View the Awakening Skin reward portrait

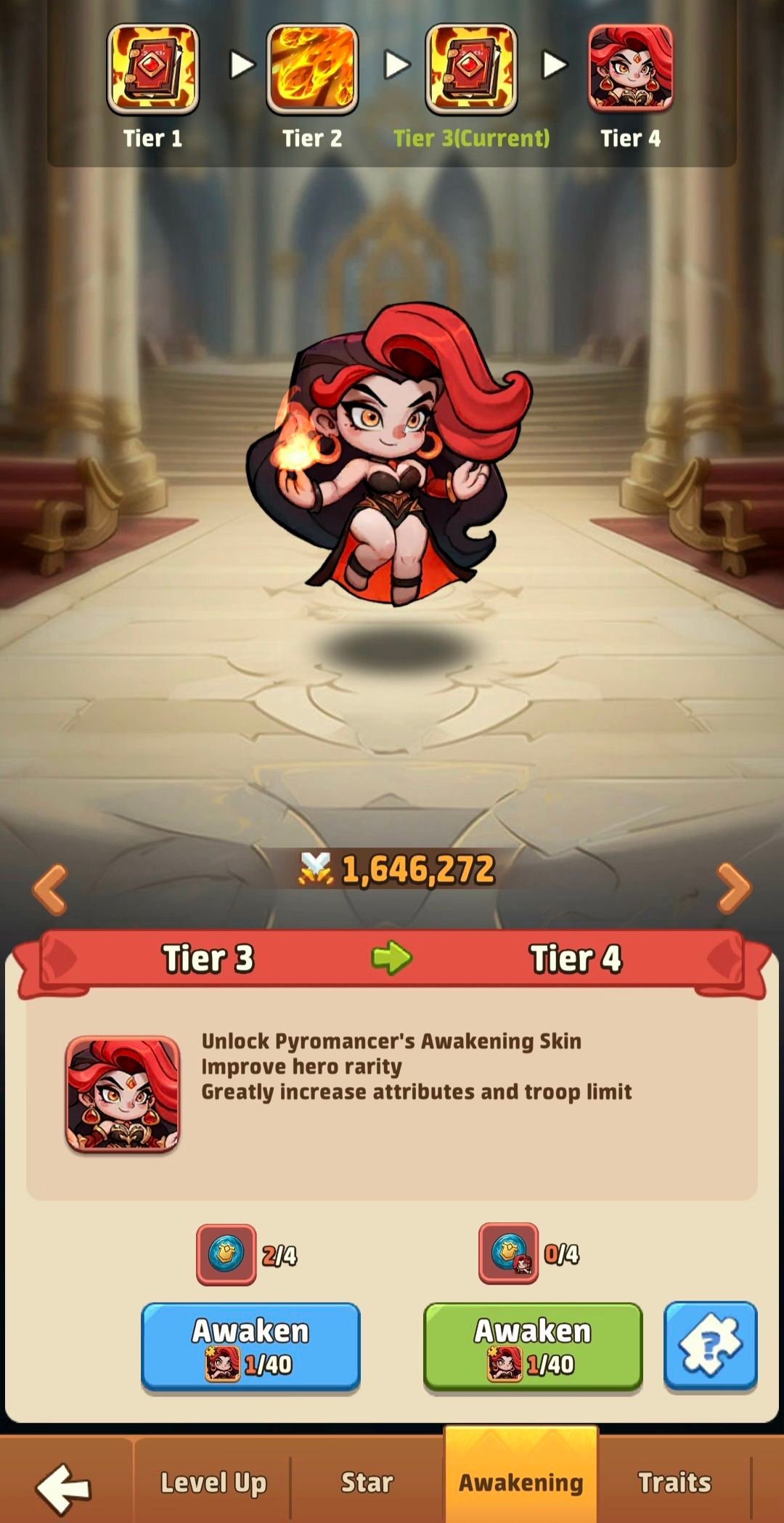123,1094
